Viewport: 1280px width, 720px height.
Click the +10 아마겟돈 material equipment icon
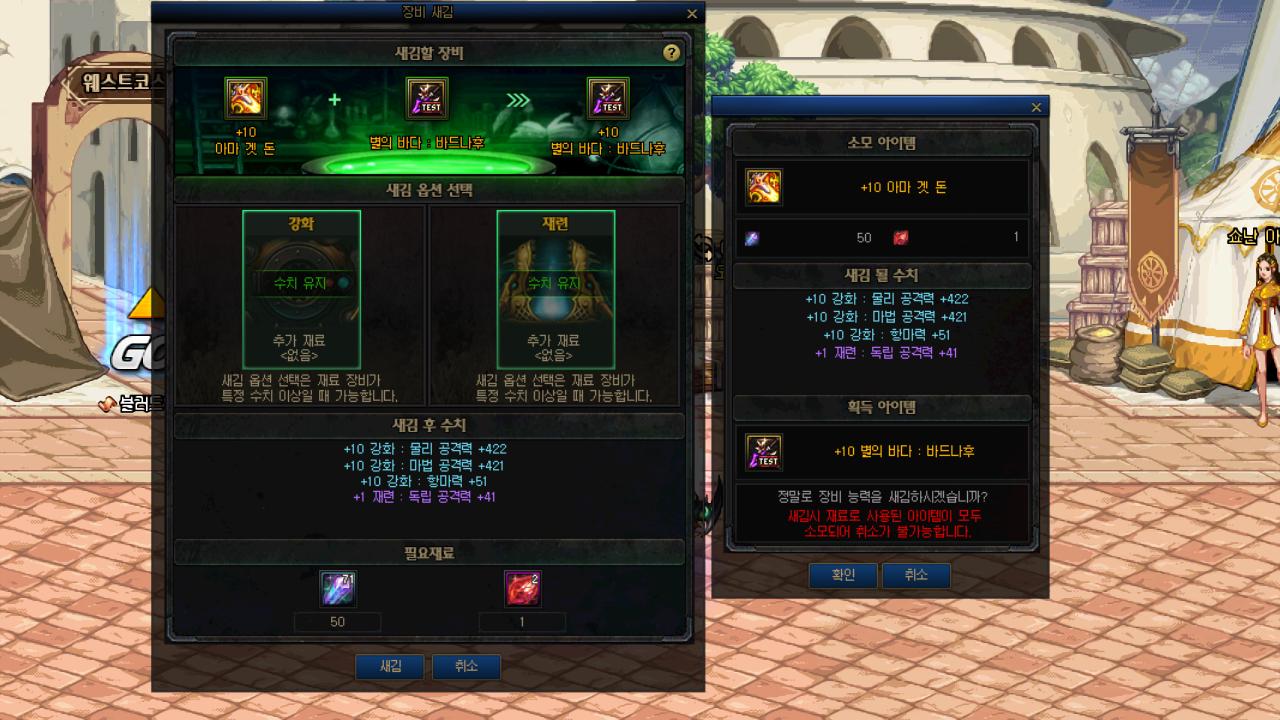click(245, 97)
